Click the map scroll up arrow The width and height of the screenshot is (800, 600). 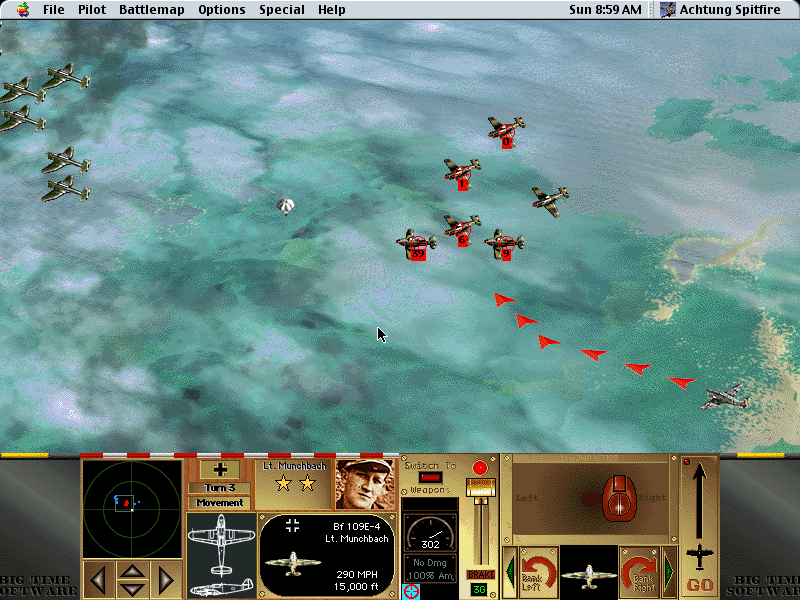pos(133,570)
